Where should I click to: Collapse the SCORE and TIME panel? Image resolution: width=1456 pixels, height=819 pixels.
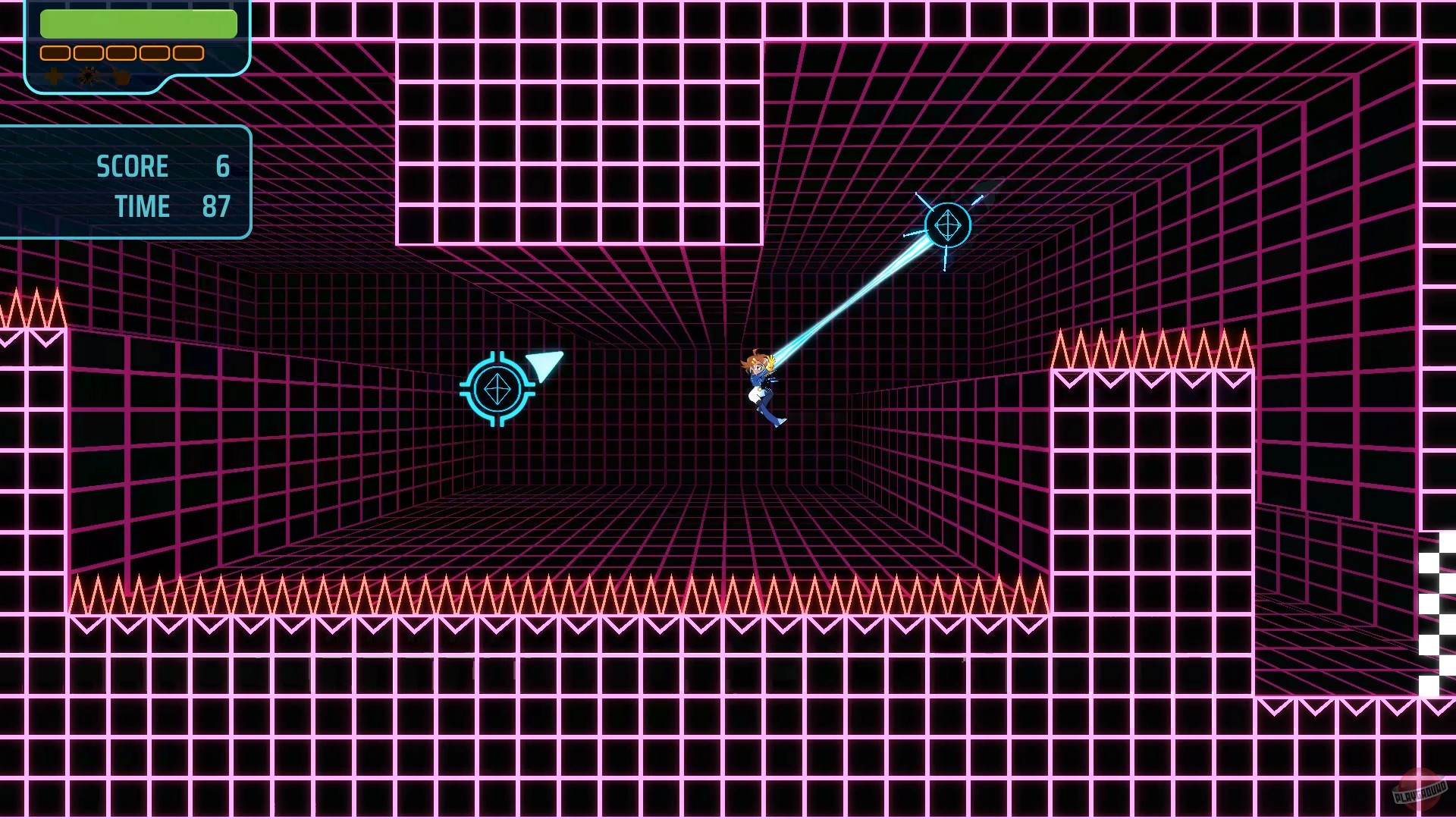[125, 182]
